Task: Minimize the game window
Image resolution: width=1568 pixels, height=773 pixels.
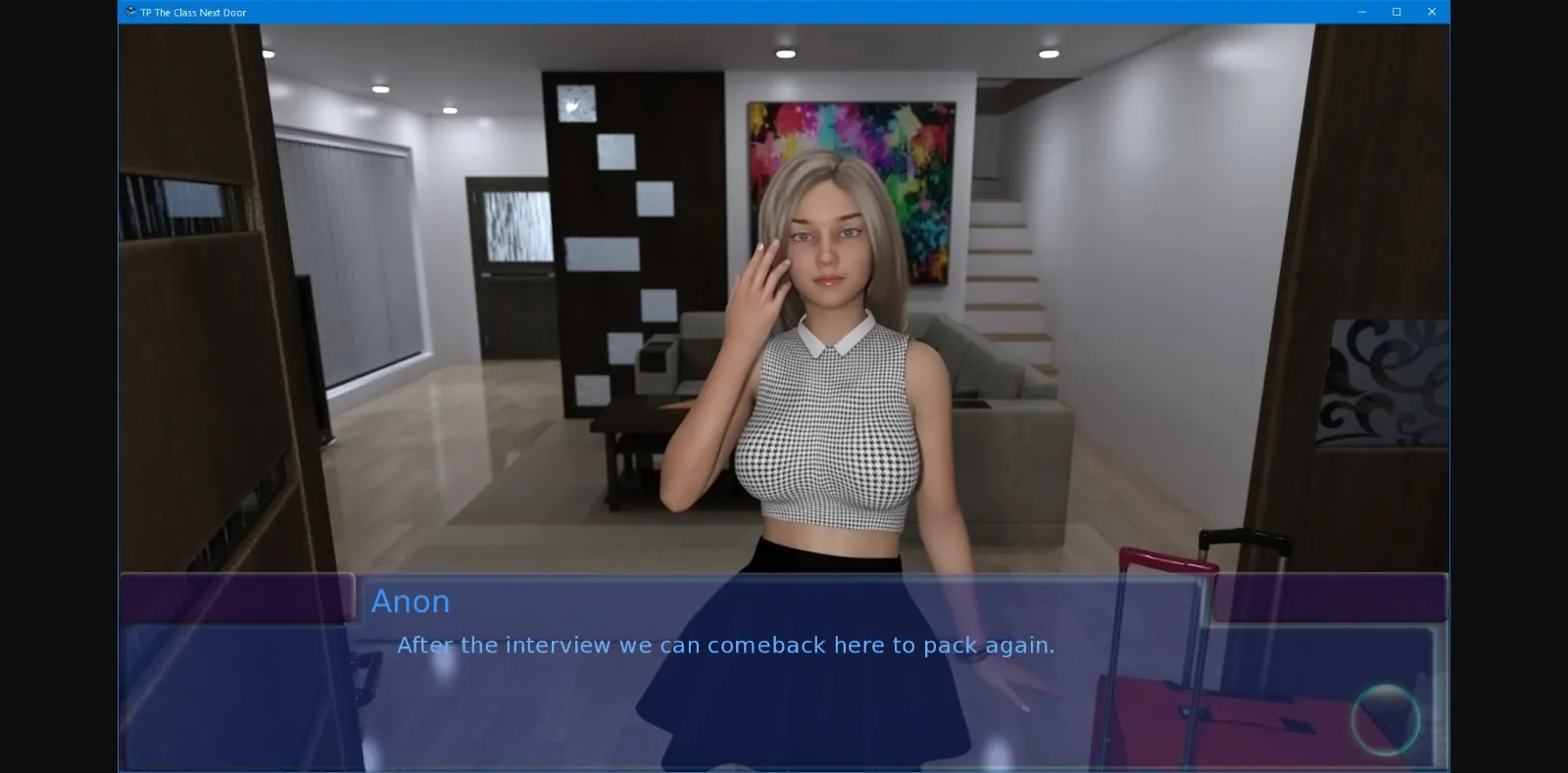Action: click(x=1361, y=12)
